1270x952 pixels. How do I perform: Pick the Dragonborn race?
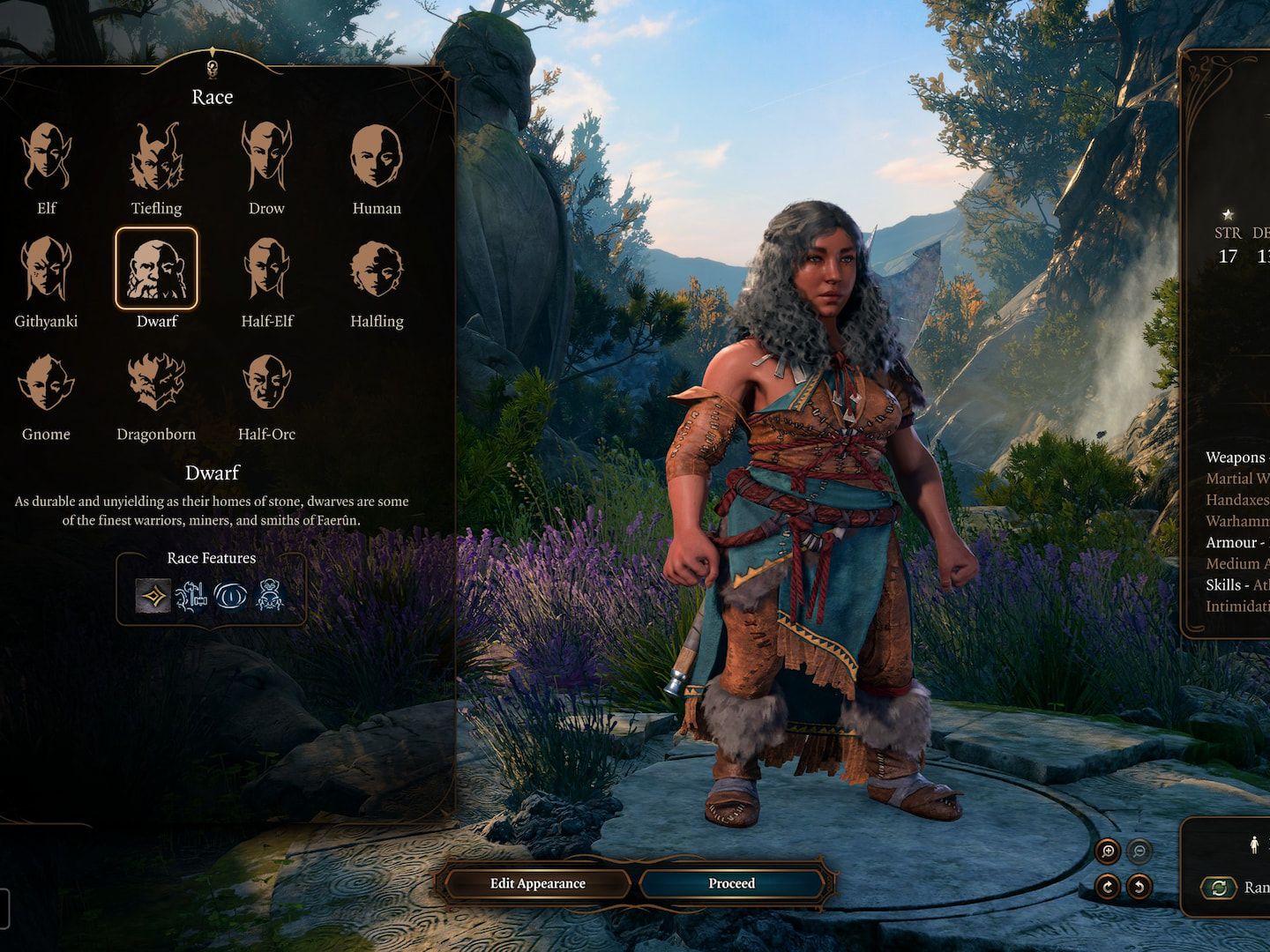pyautogui.click(x=156, y=383)
